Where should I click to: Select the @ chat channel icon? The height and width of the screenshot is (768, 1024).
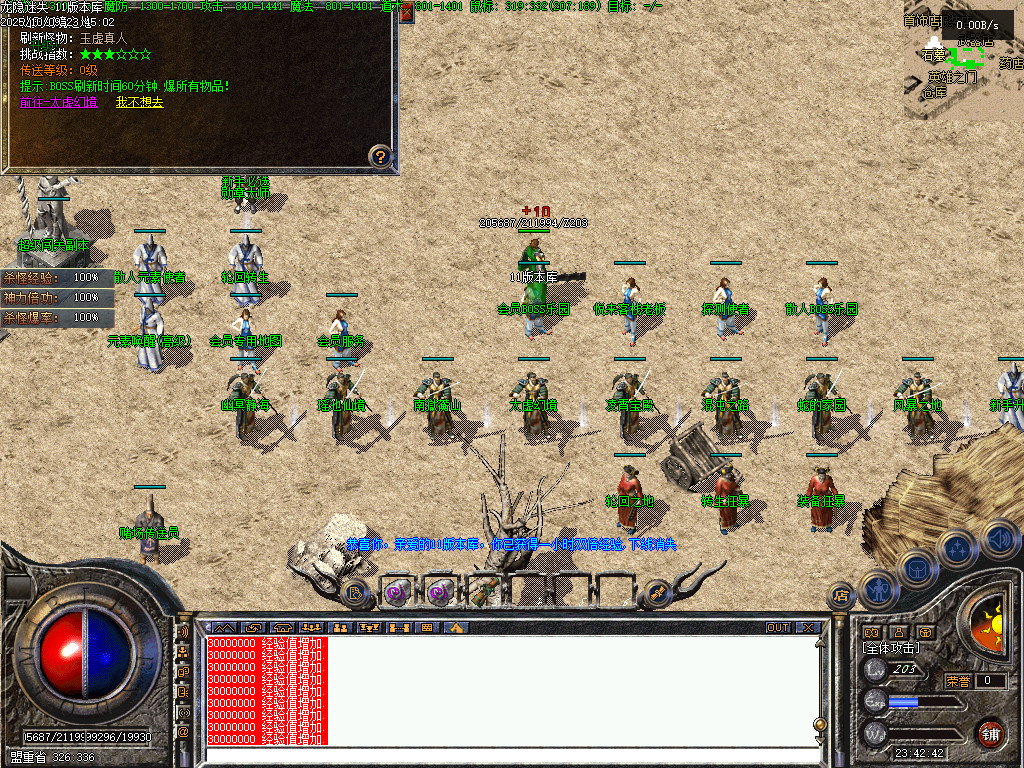183,732
